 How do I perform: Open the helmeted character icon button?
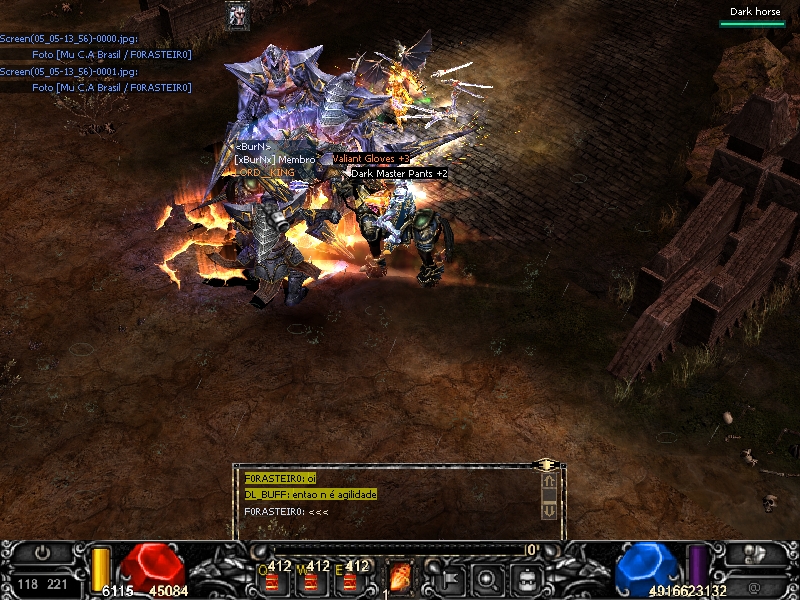click(x=753, y=553)
